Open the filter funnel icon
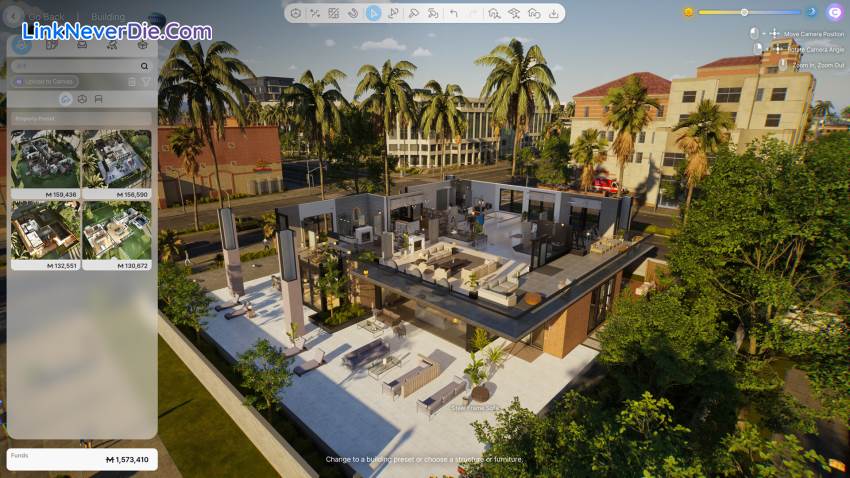Screen dimensions: 850x478 [146, 81]
